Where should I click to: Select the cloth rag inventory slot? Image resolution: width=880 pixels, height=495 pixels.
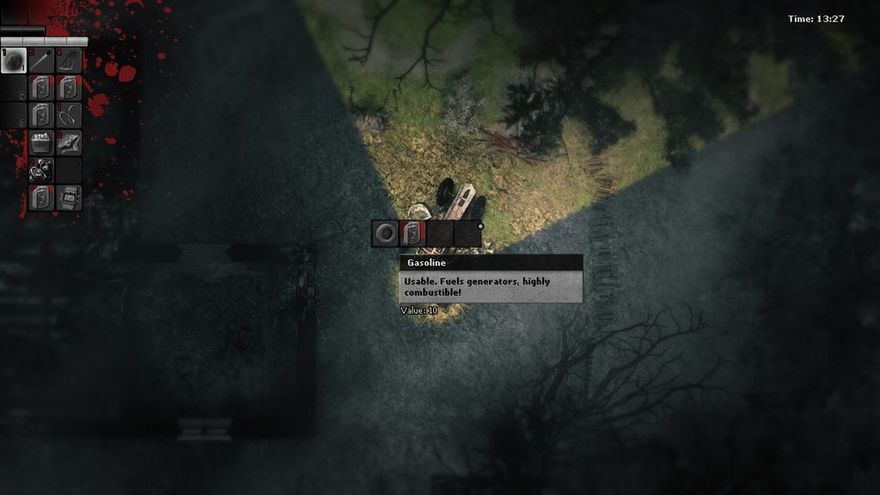(x=68, y=143)
